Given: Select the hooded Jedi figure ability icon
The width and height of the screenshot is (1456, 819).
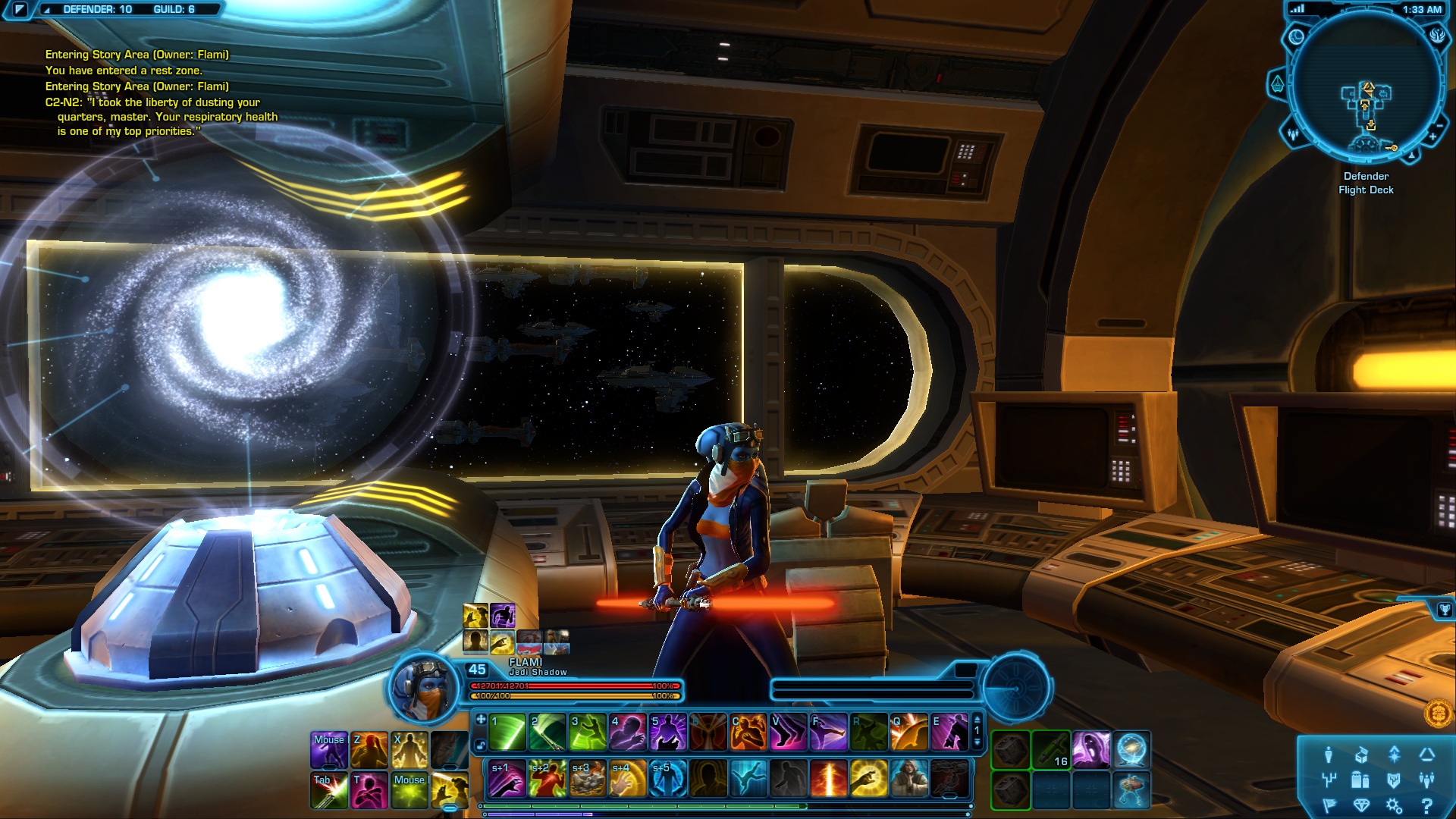Looking at the screenshot, I should (908, 779).
